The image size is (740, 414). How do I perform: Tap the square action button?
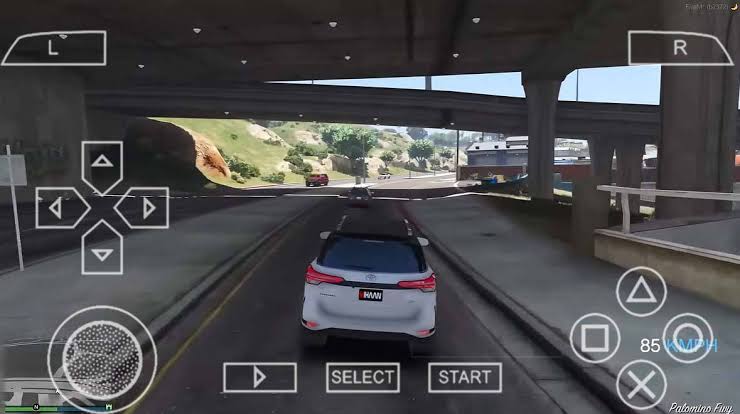(595, 338)
